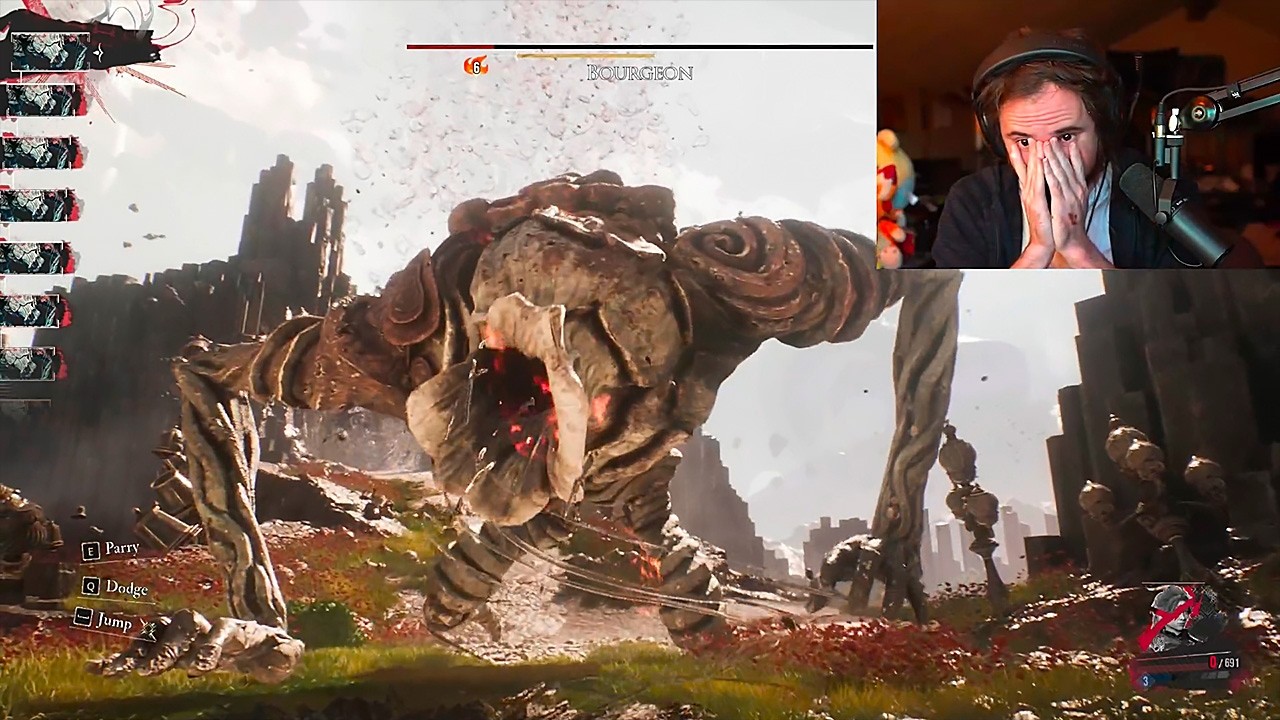Click the flame counter icon showing 6

click(474, 66)
